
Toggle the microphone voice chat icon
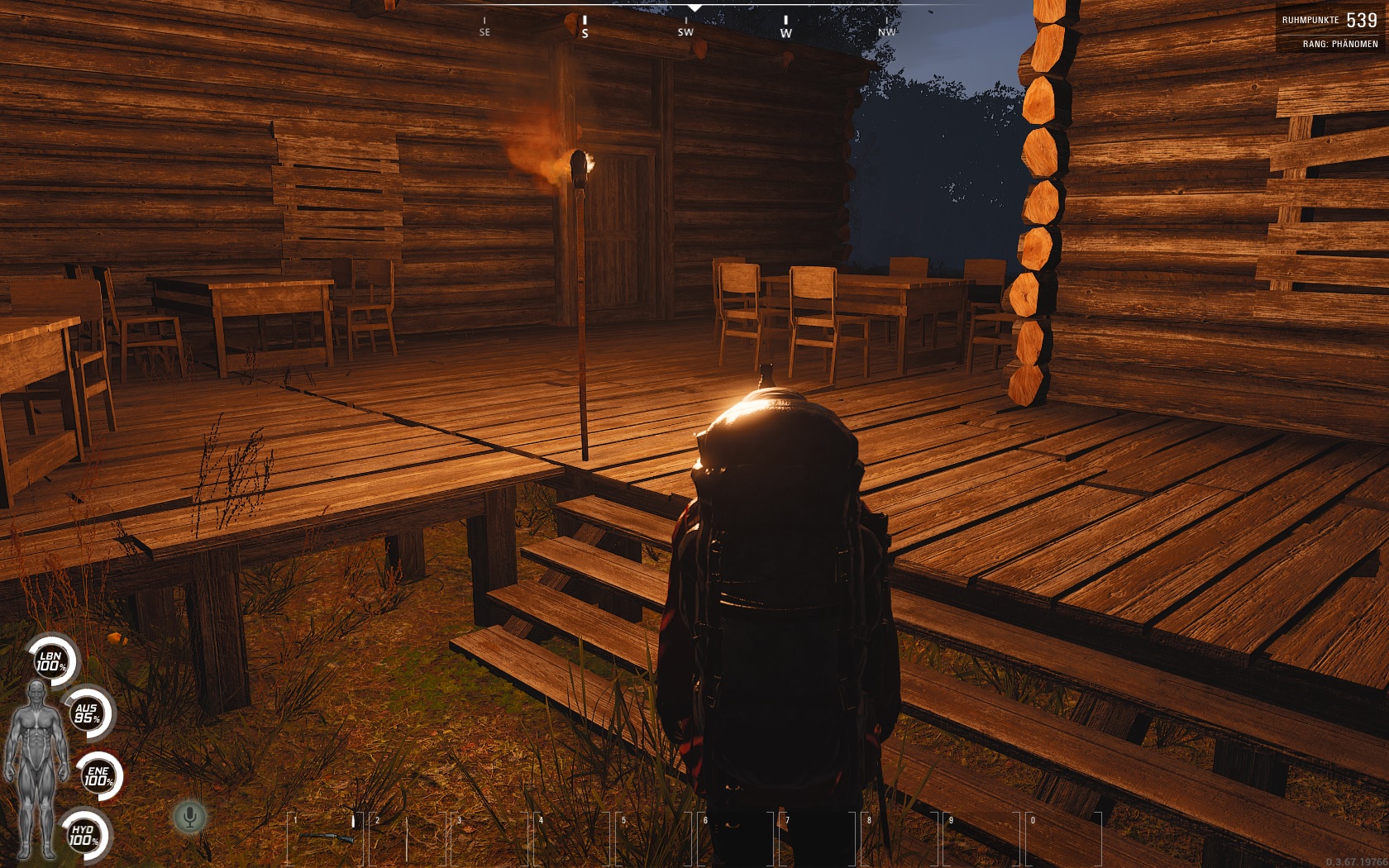pyautogui.click(x=190, y=818)
